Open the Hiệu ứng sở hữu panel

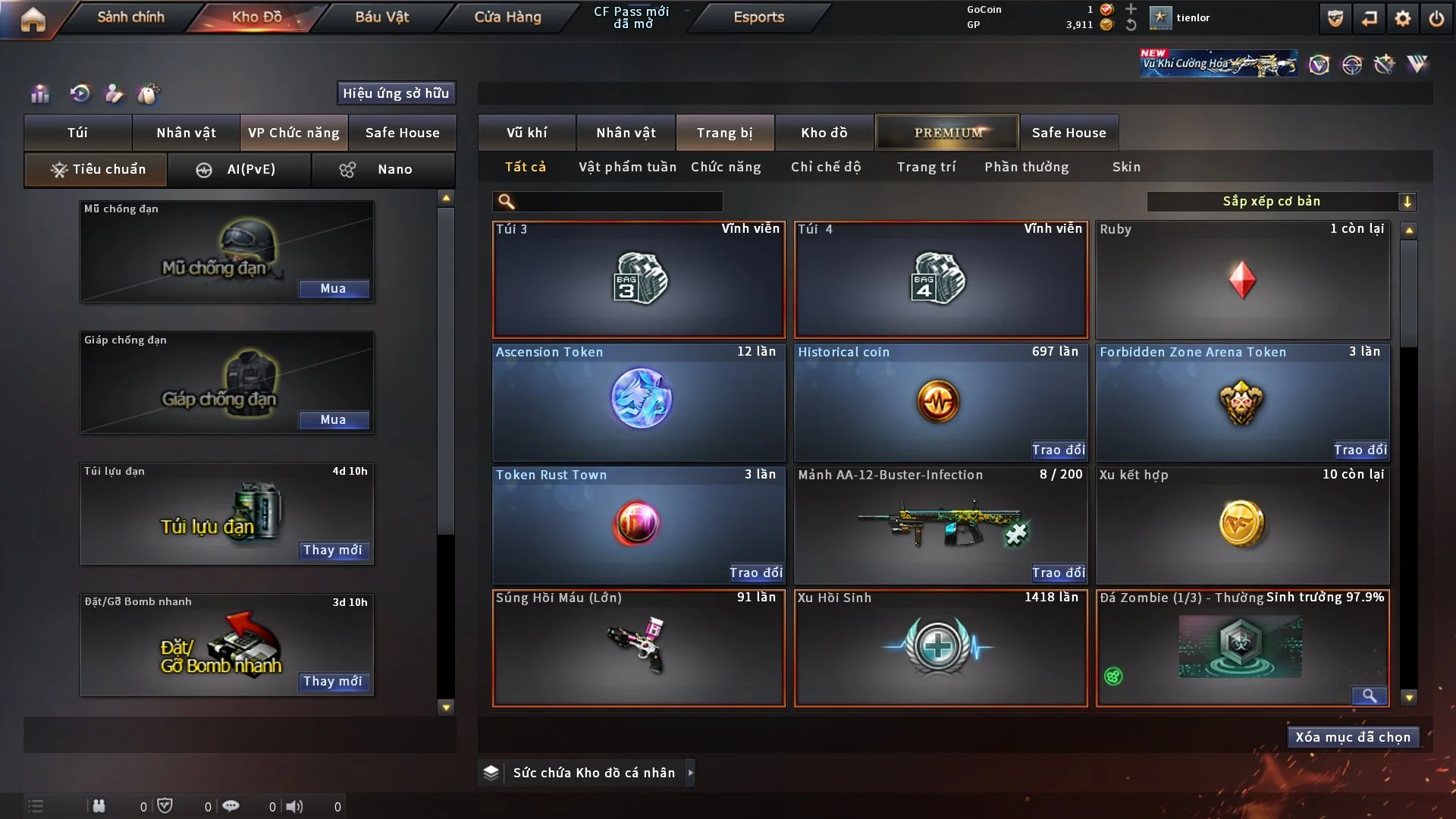tap(395, 93)
